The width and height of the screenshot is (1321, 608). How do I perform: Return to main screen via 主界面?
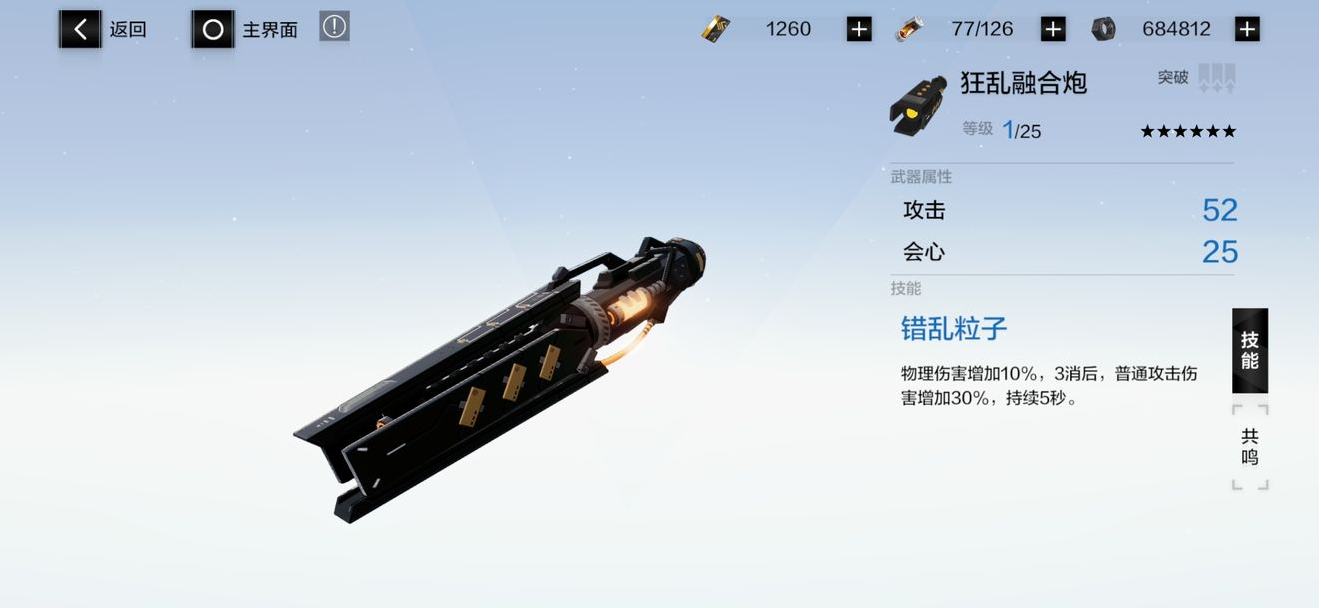[x=245, y=30]
